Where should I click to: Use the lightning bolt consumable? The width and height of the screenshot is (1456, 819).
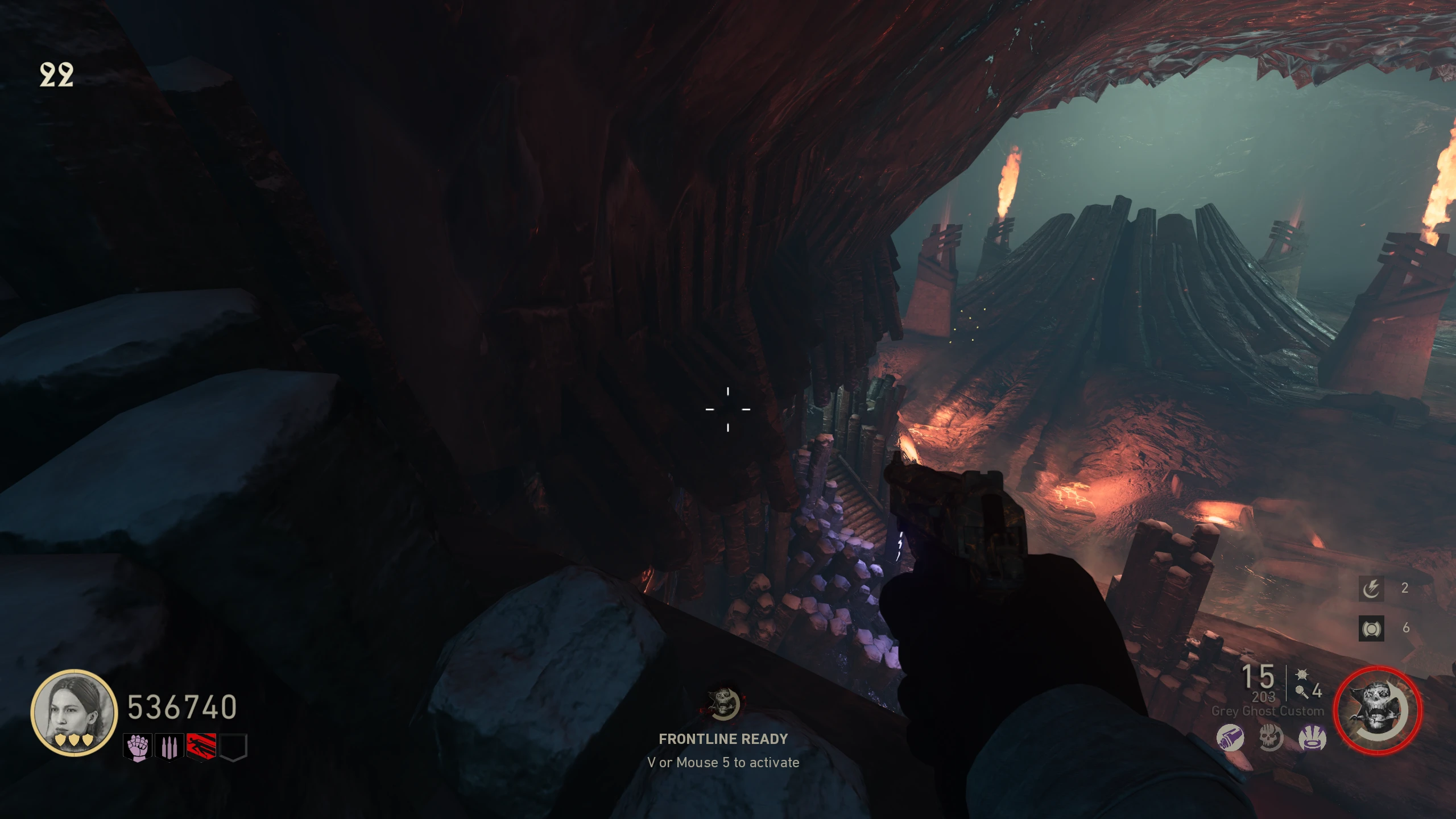point(1371,588)
